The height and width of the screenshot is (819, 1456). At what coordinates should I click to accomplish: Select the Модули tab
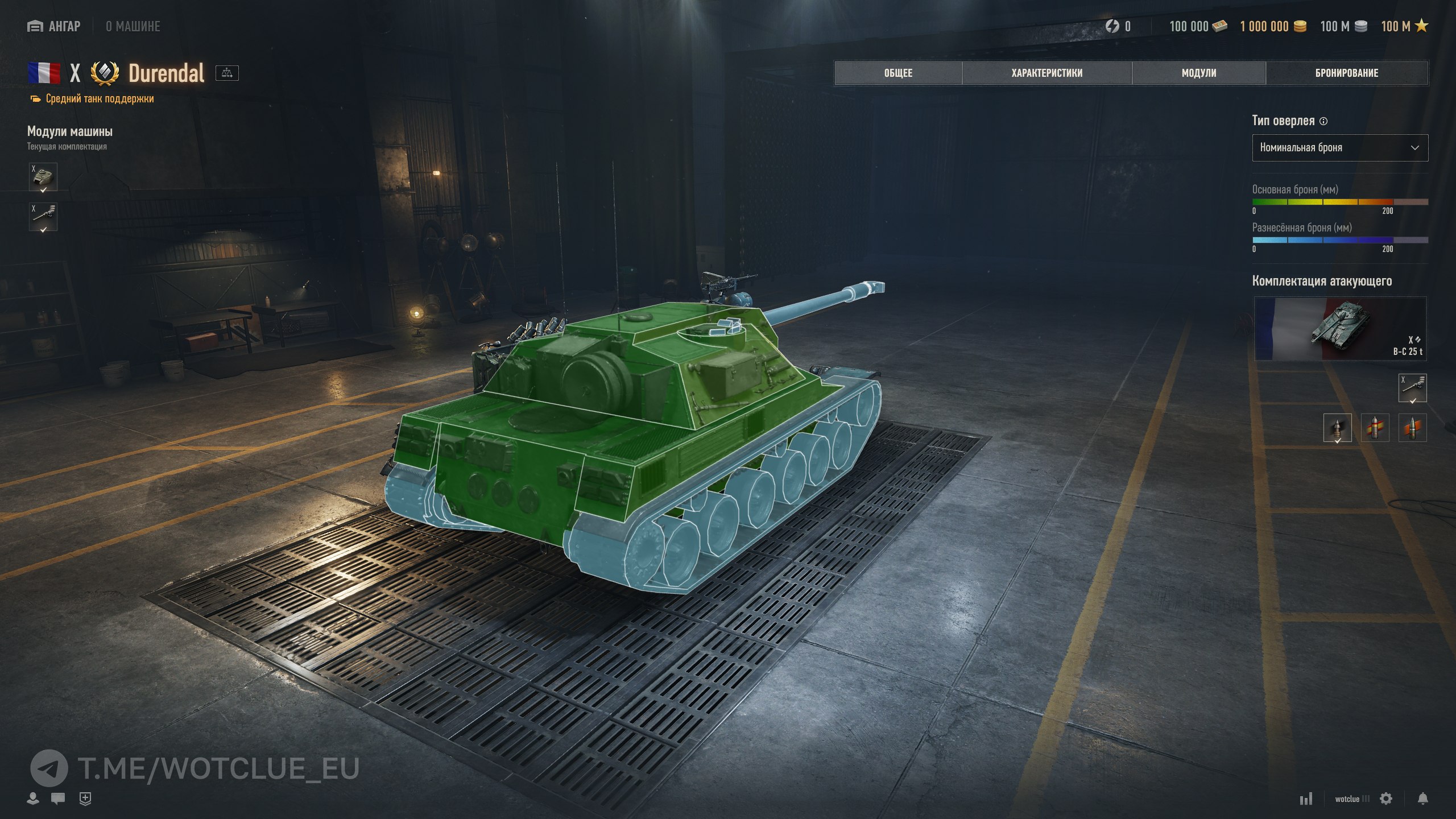[1199, 73]
